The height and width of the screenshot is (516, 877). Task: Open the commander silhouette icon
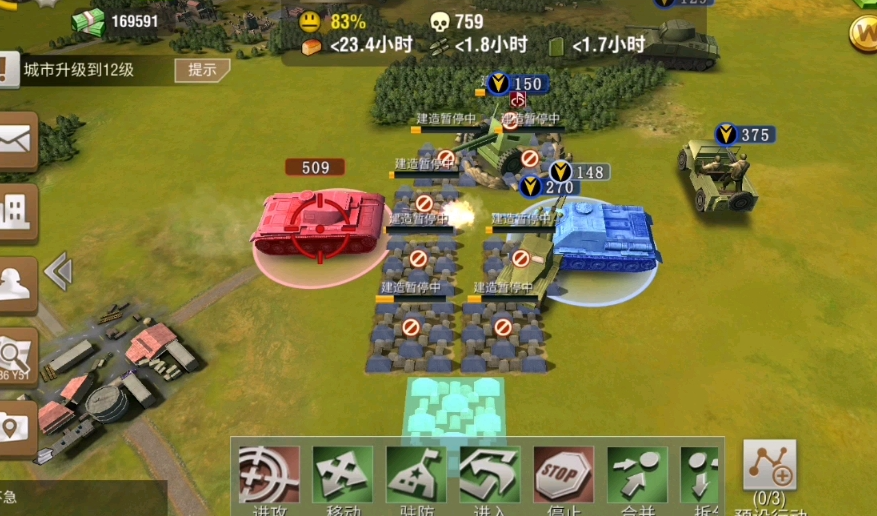[16, 283]
